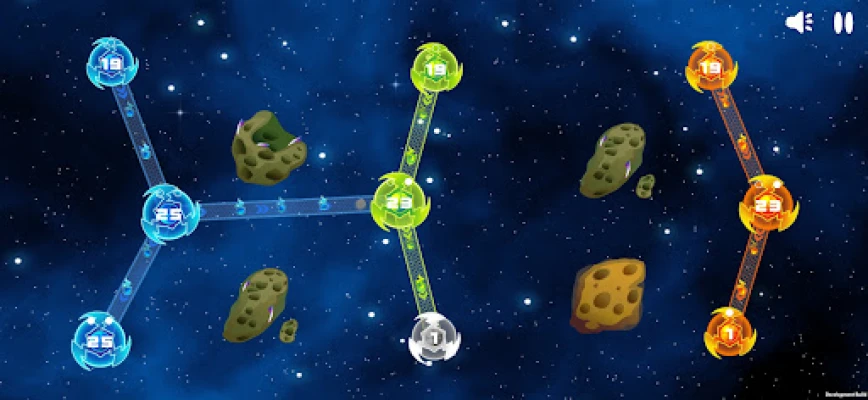This screenshot has height=400, width=868.
Task: Select the blue node numbered 19
Action: click(x=112, y=63)
